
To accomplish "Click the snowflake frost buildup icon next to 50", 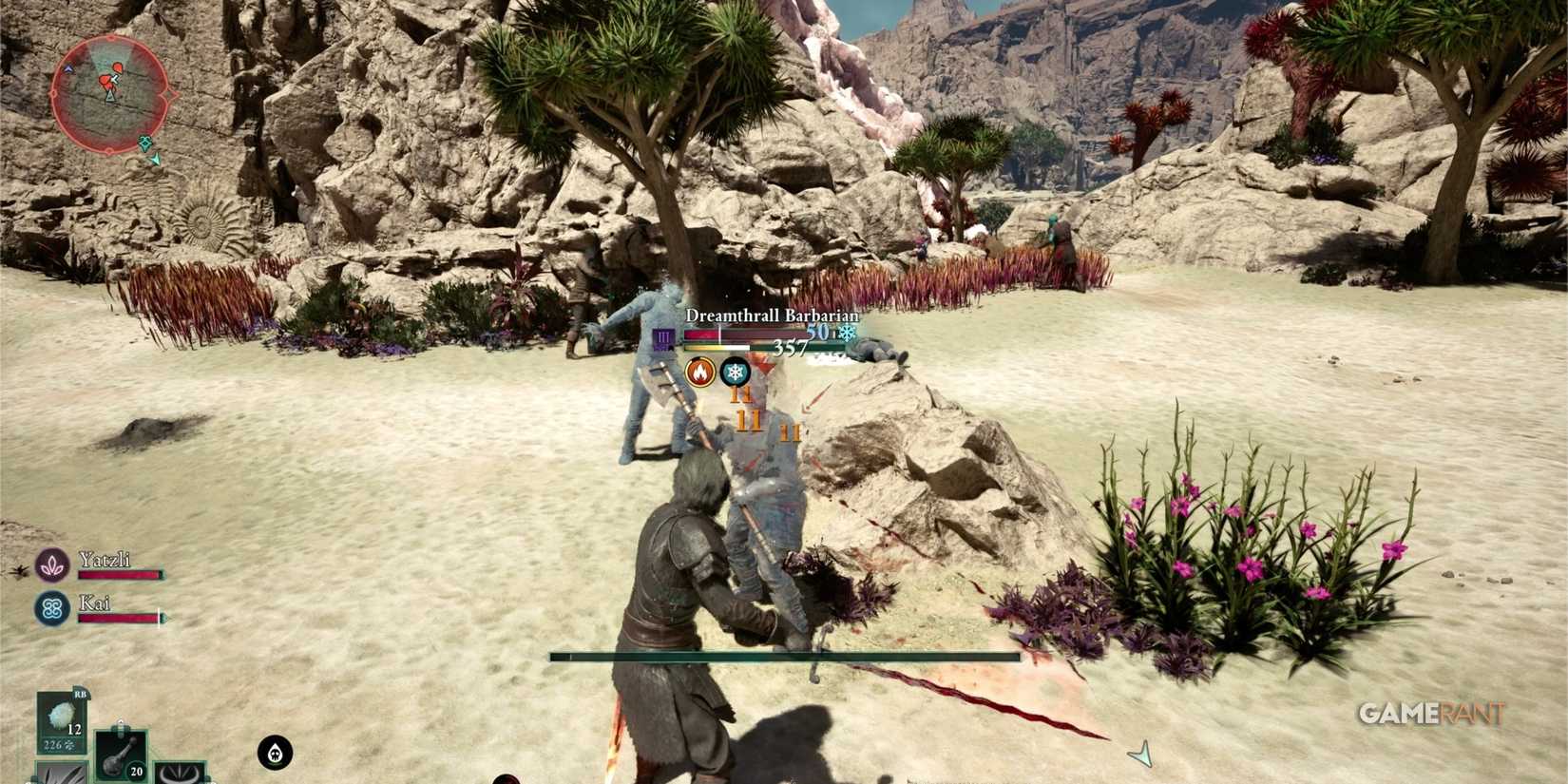I will [848, 333].
